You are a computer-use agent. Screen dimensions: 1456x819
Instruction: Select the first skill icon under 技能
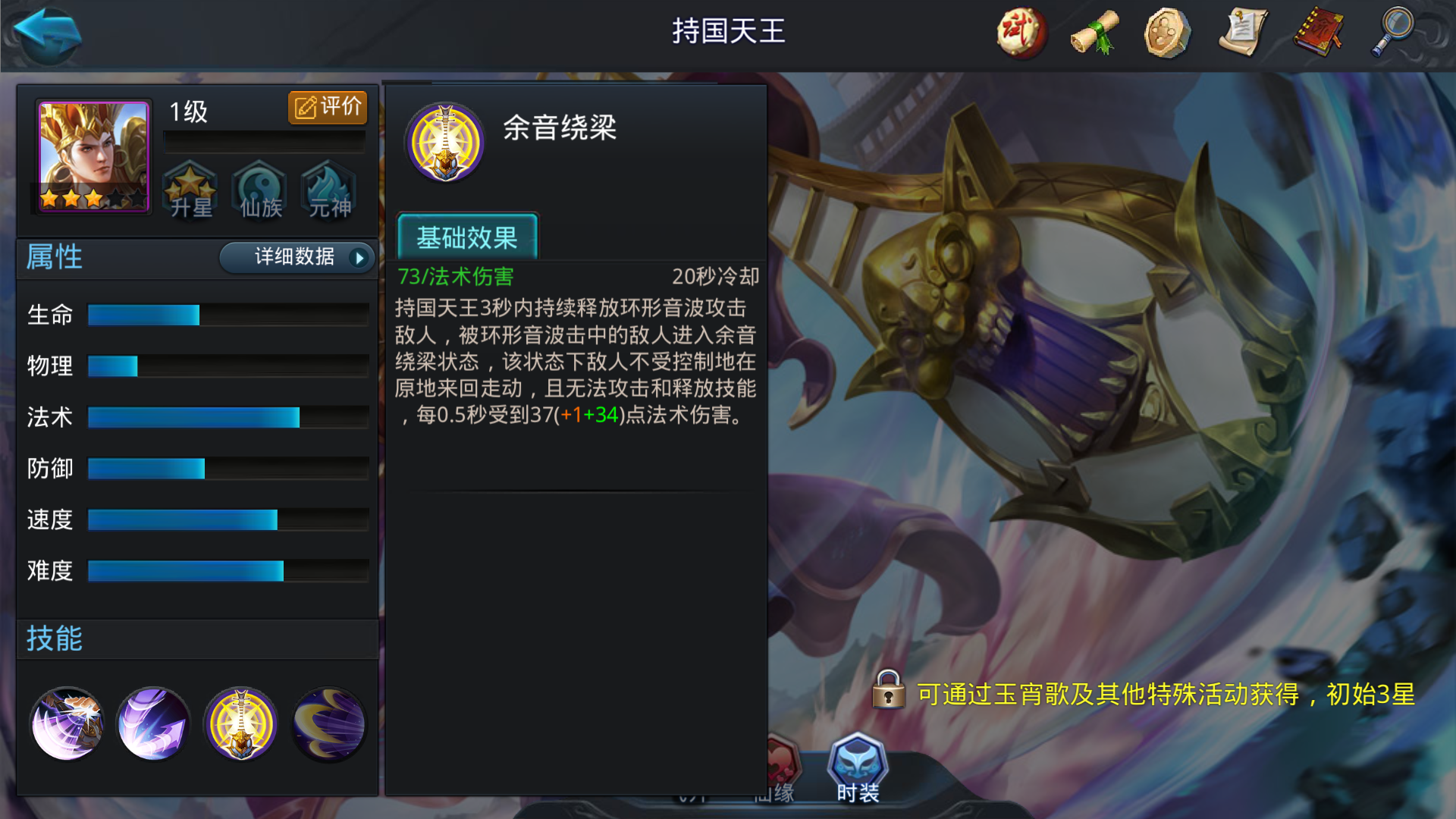[67, 724]
